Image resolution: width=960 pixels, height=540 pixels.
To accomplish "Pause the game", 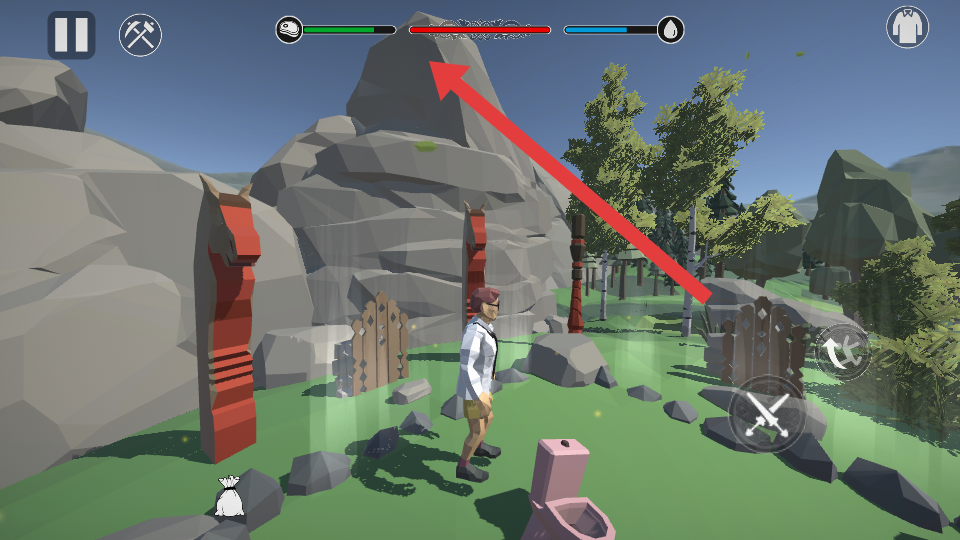I will (x=71, y=35).
